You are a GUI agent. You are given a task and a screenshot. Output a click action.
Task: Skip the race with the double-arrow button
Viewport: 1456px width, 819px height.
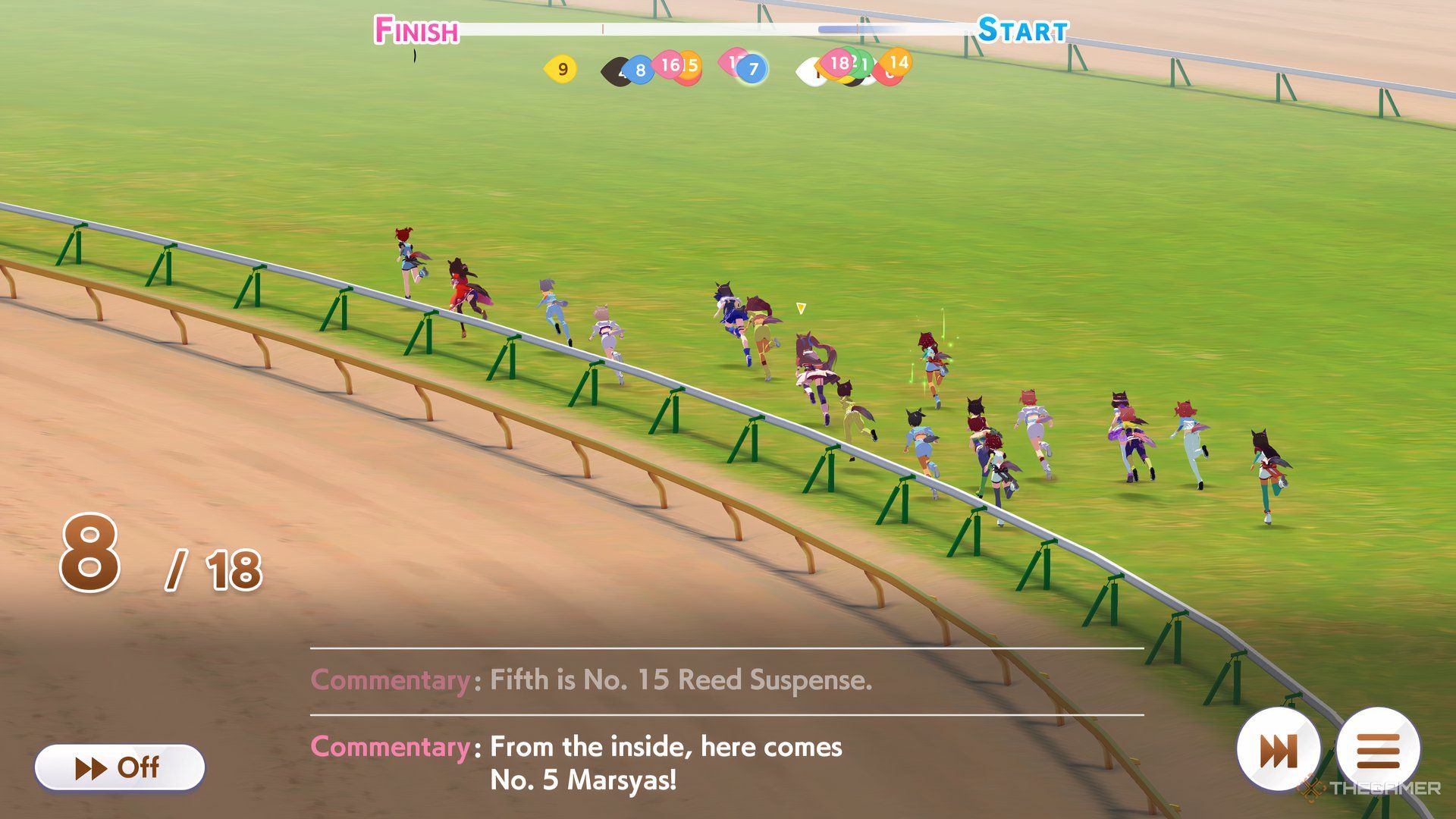pyautogui.click(x=1279, y=751)
